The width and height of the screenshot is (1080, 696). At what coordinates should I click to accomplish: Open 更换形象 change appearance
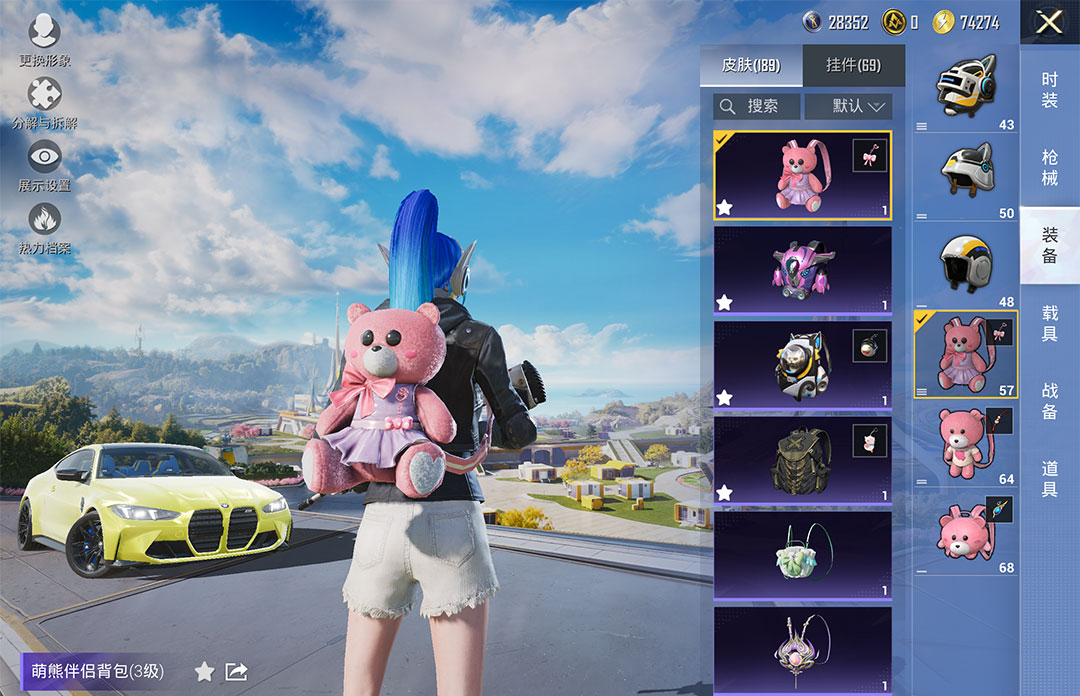(x=45, y=38)
